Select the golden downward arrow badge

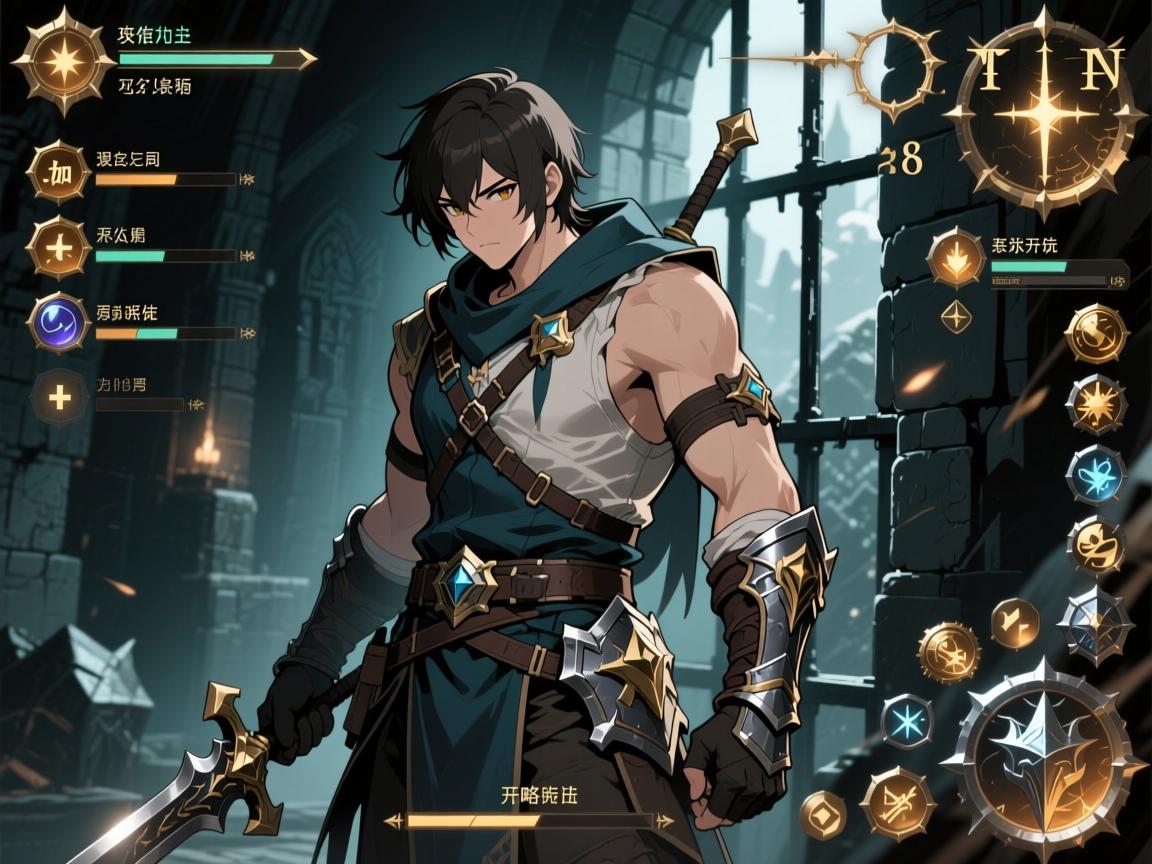[955, 258]
